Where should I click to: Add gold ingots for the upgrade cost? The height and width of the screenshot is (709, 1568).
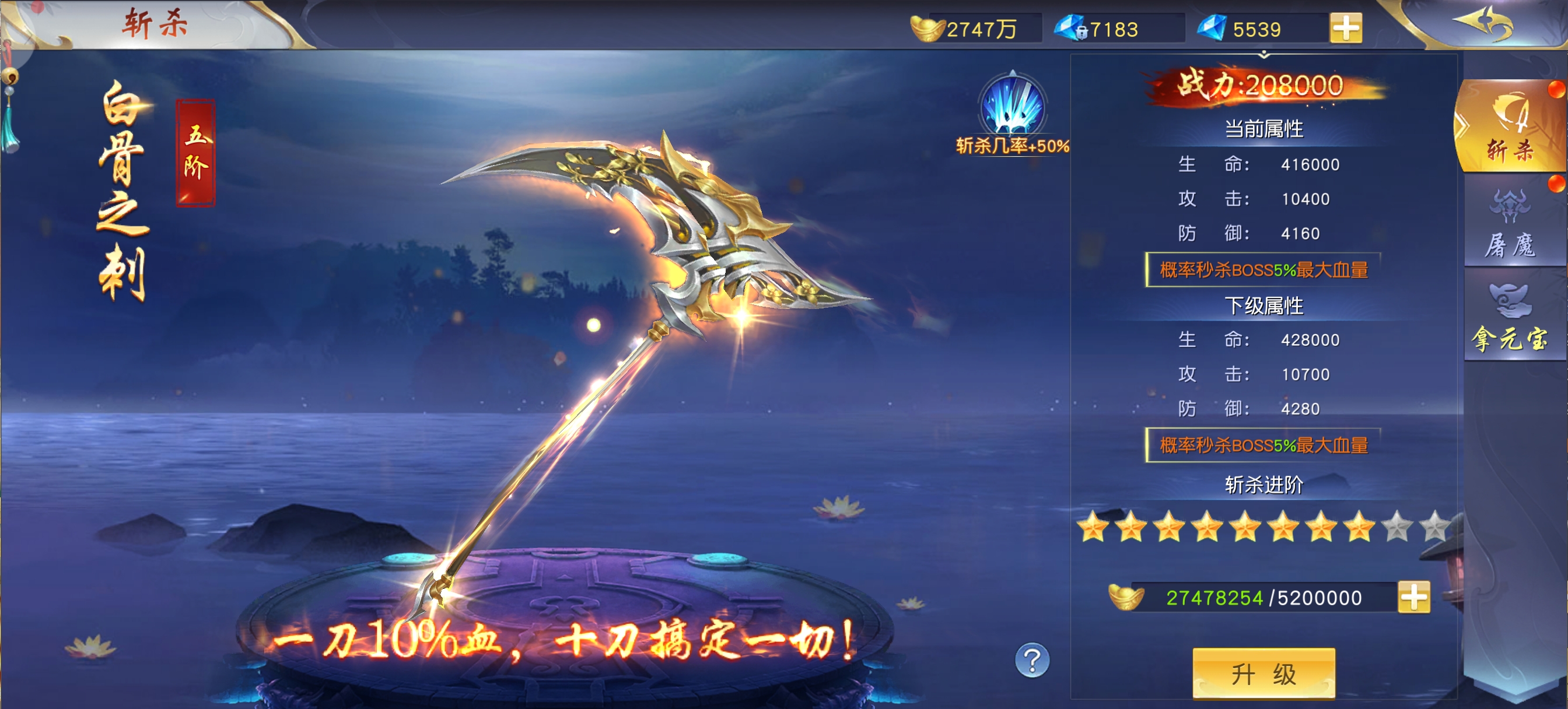(1413, 597)
